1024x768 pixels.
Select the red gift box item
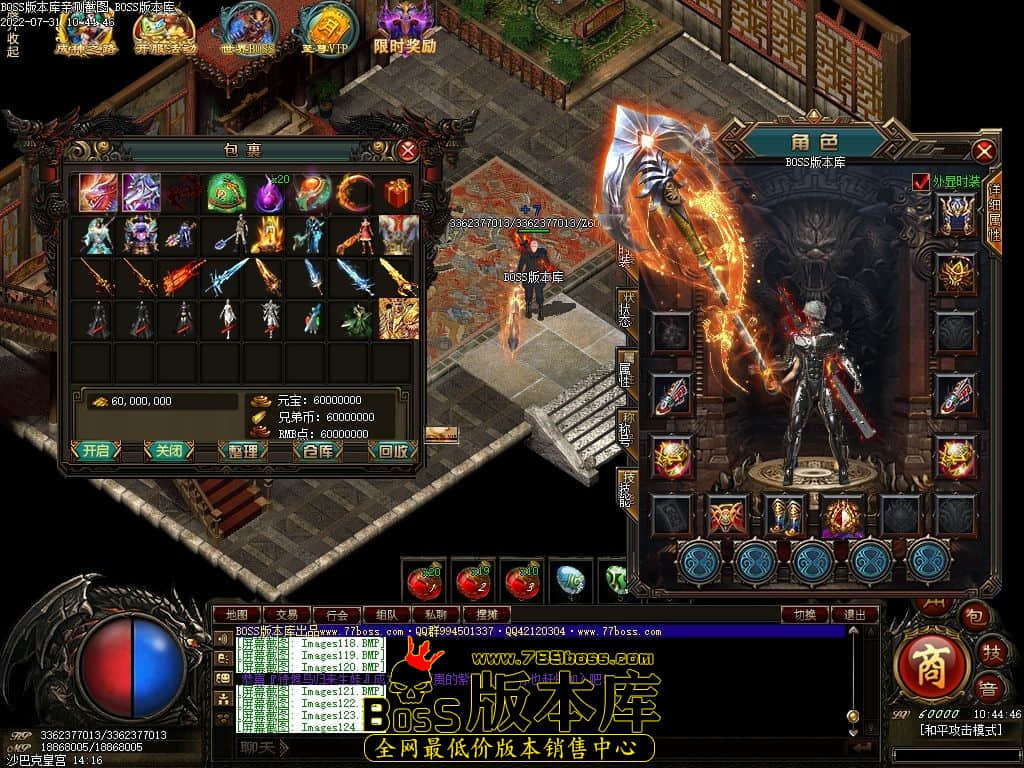(398, 191)
